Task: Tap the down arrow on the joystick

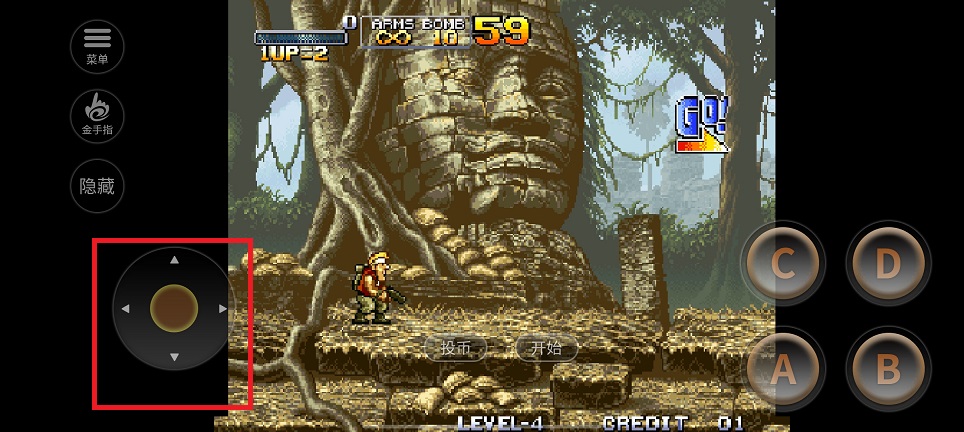Action: click(174, 357)
